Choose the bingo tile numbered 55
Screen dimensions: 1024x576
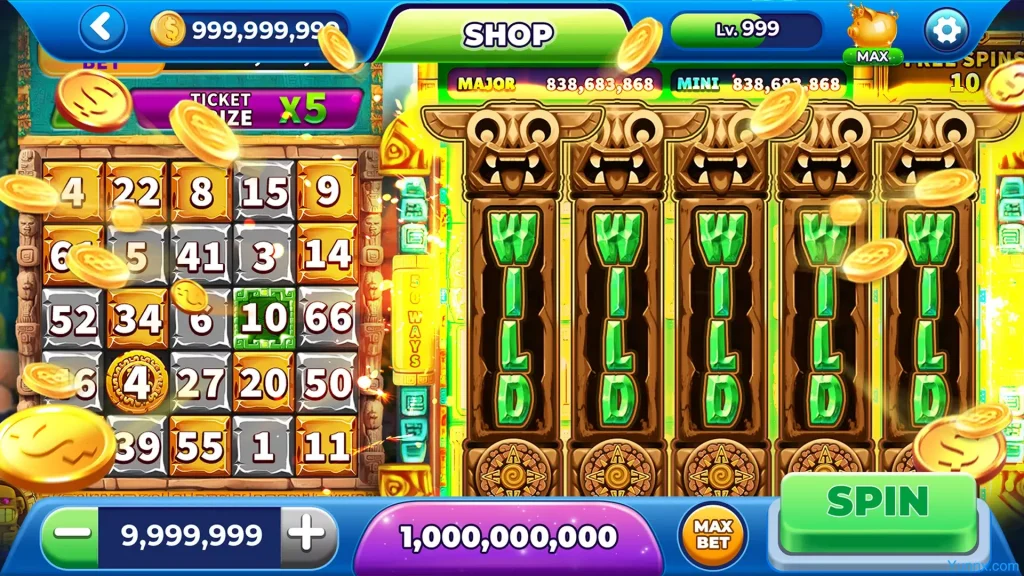pyautogui.click(x=200, y=446)
